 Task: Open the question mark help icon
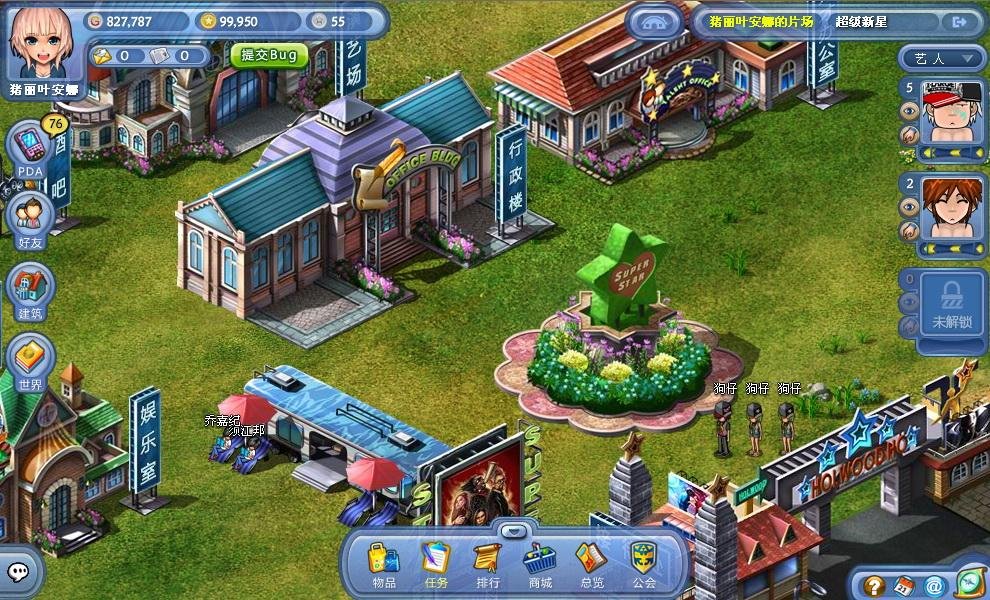[x=875, y=585]
